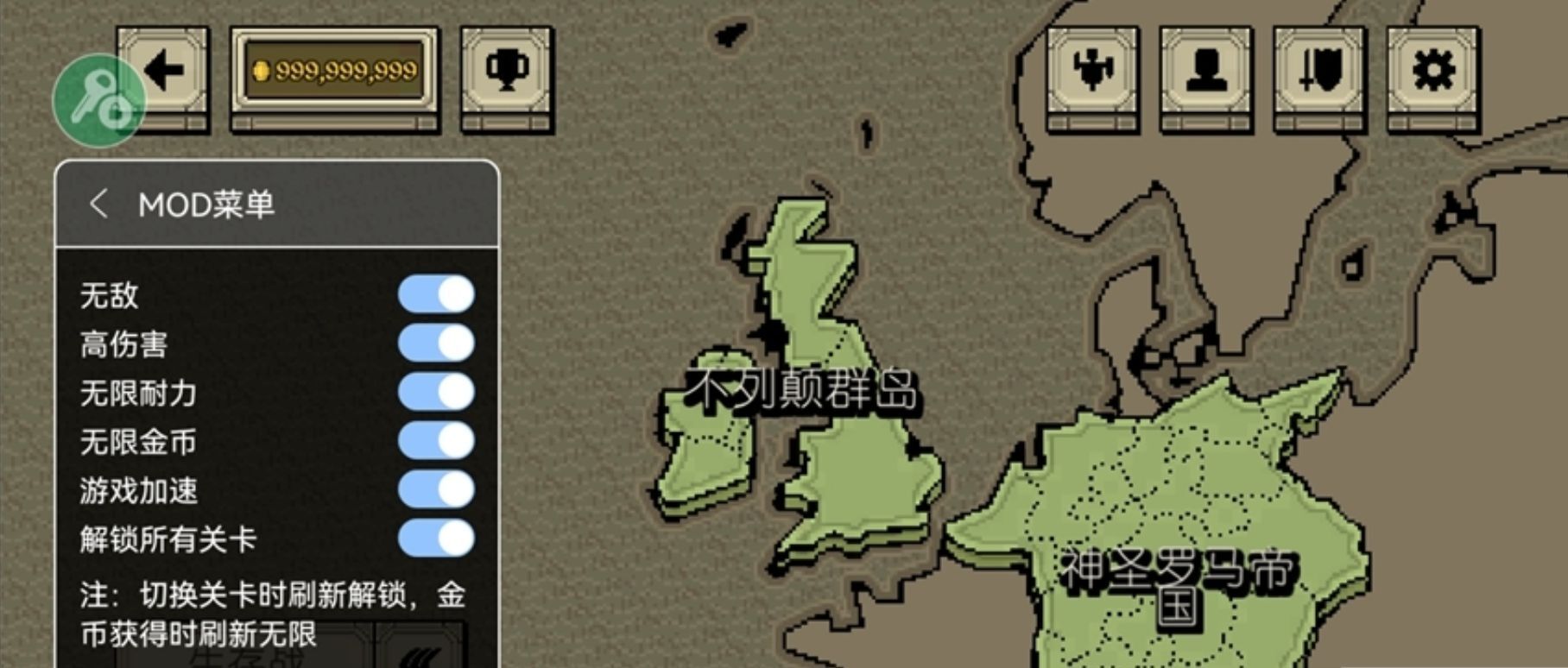Collapse the MOD菜单 with the left chevron
The height and width of the screenshot is (668, 1568).
pos(98,203)
